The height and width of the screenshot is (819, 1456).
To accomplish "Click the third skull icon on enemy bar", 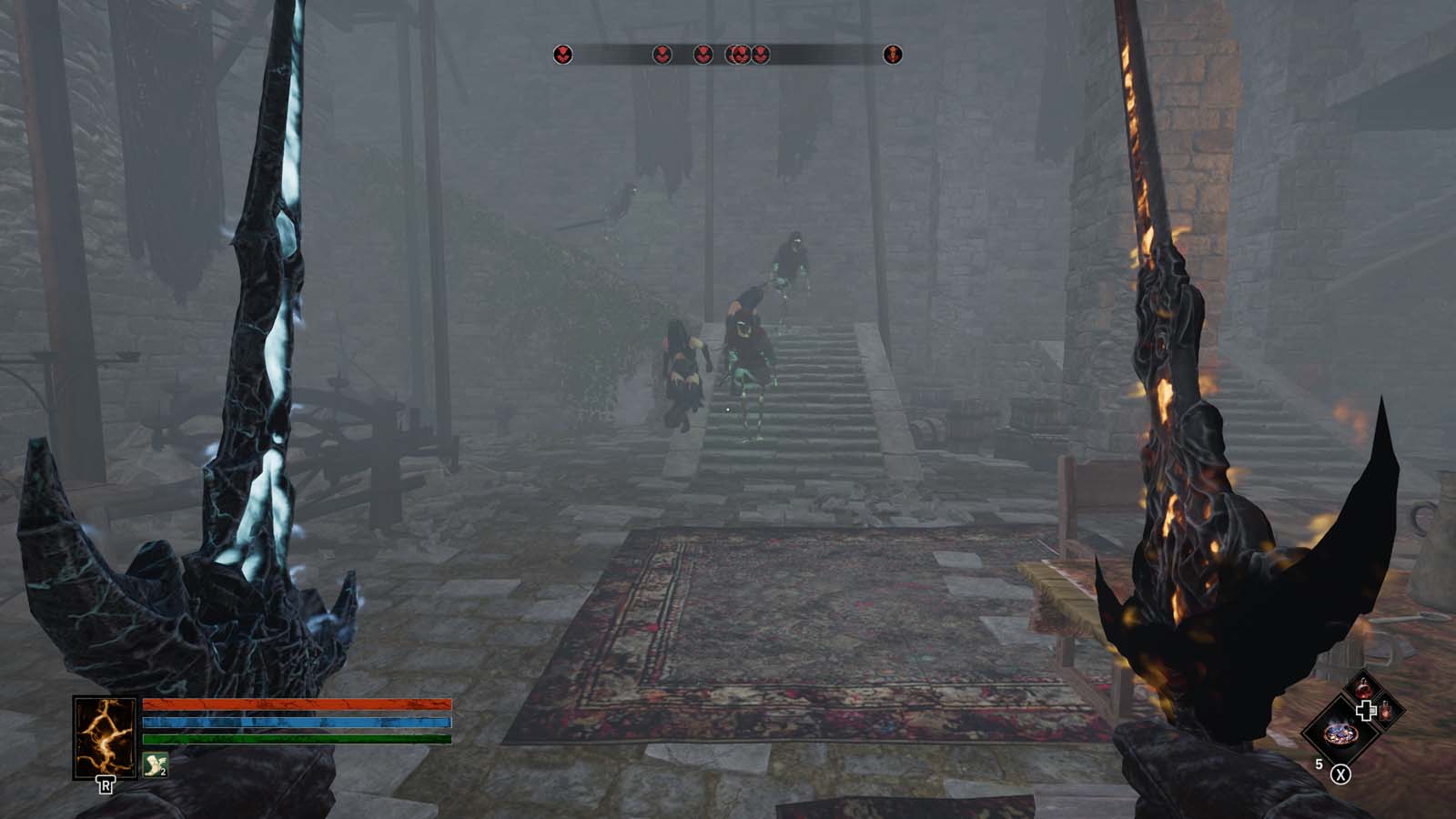I will pyautogui.click(x=703, y=54).
